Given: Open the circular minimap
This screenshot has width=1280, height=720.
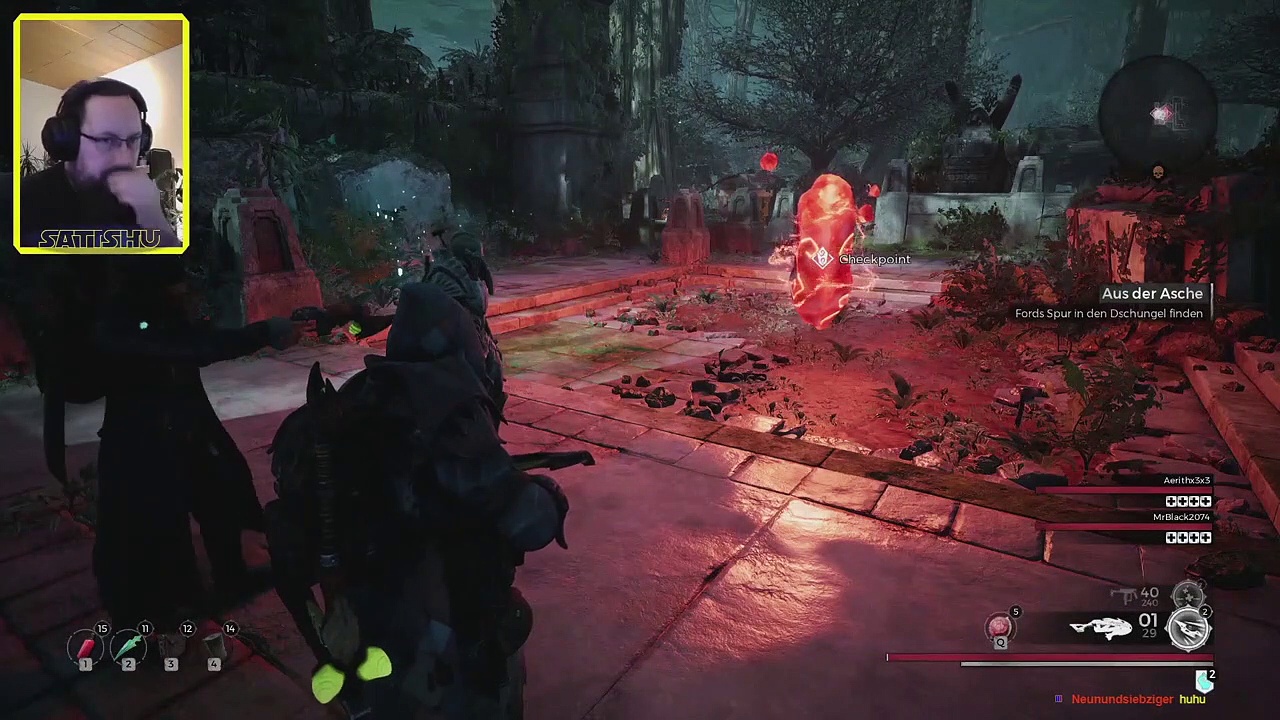Looking at the screenshot, I should pos(1158,113).
